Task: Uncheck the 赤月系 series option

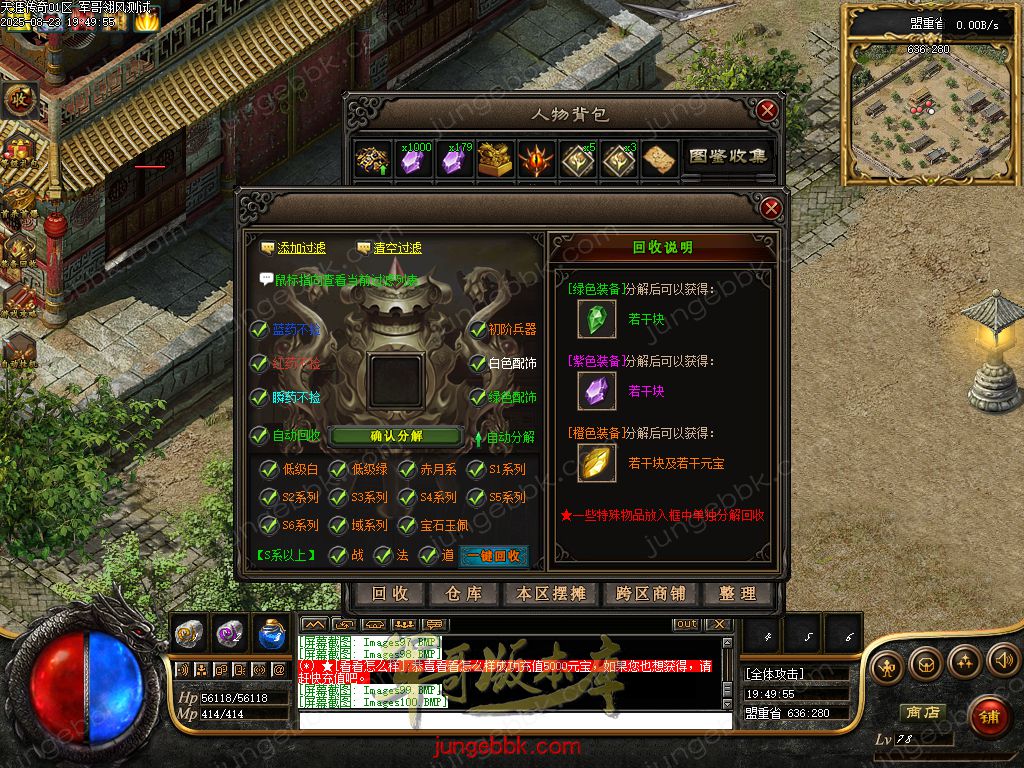Action: (407, 469)
